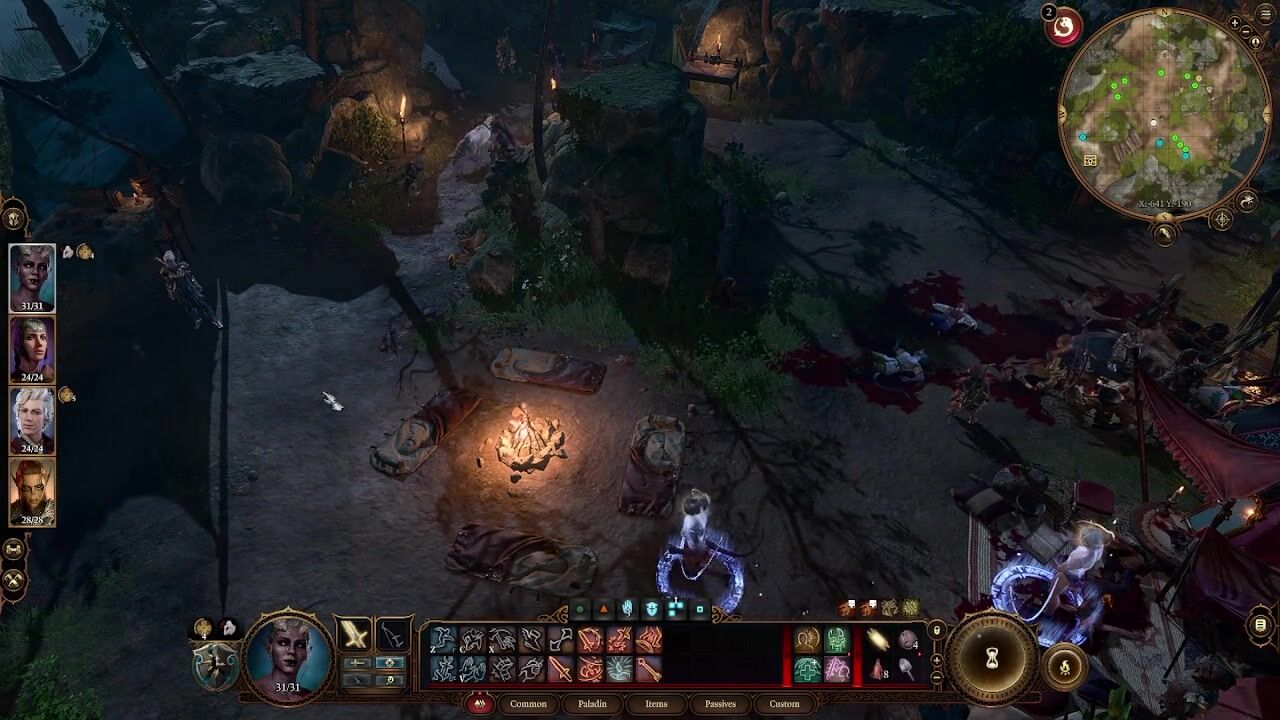Switch to the Common hotbar tab
Screen dimensions: 1280x720
tap(528, 704)
